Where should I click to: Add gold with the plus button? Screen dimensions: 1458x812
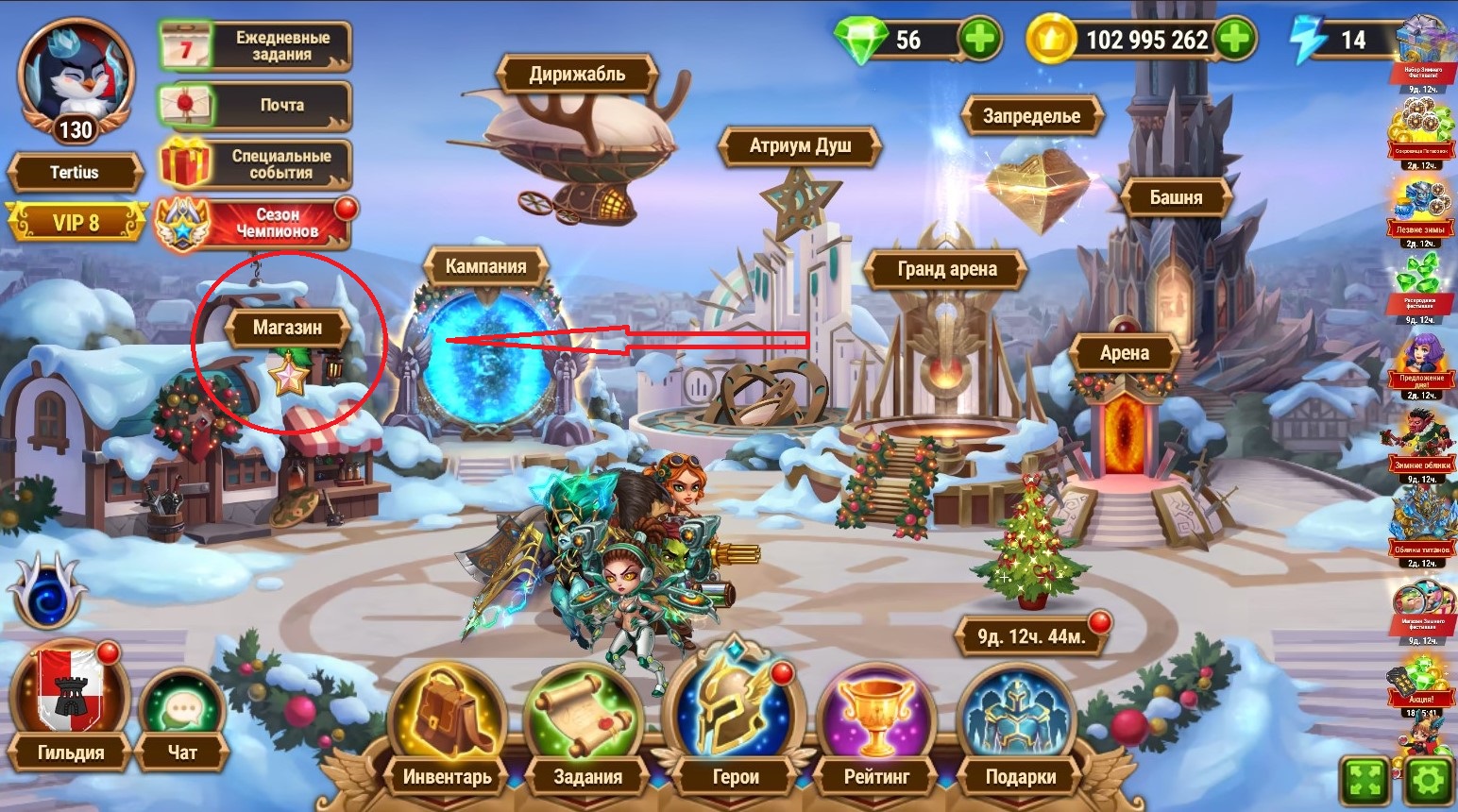[x=1234, y=40]
